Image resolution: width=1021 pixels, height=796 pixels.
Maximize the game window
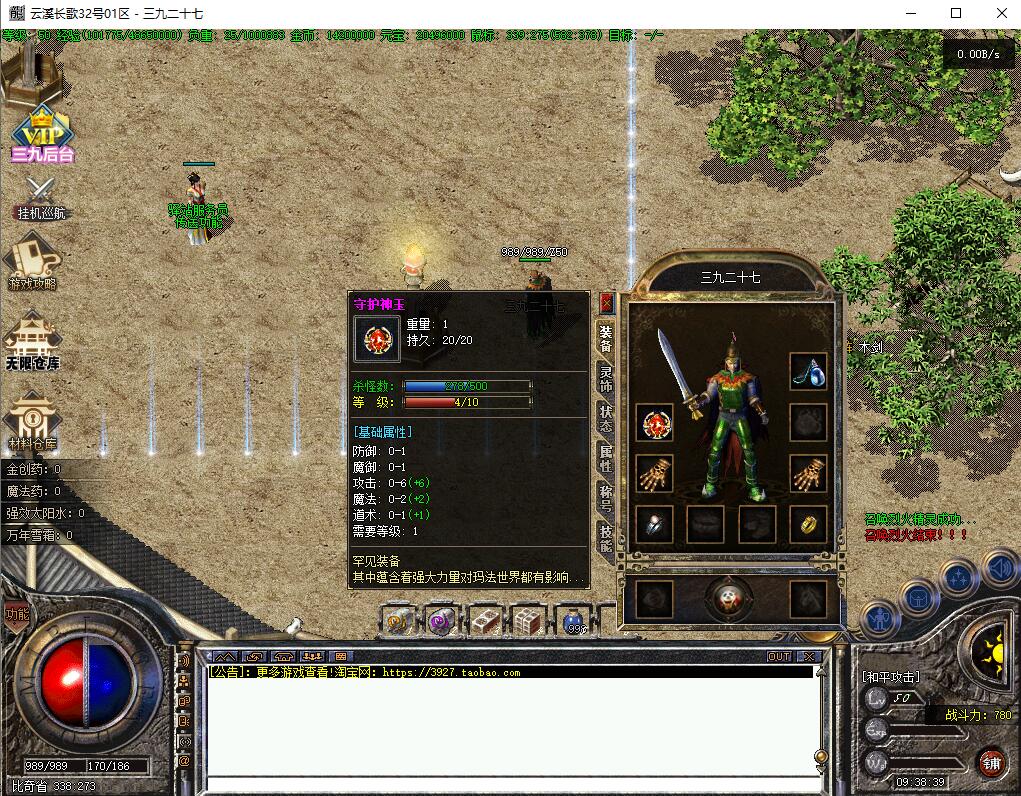956,14
